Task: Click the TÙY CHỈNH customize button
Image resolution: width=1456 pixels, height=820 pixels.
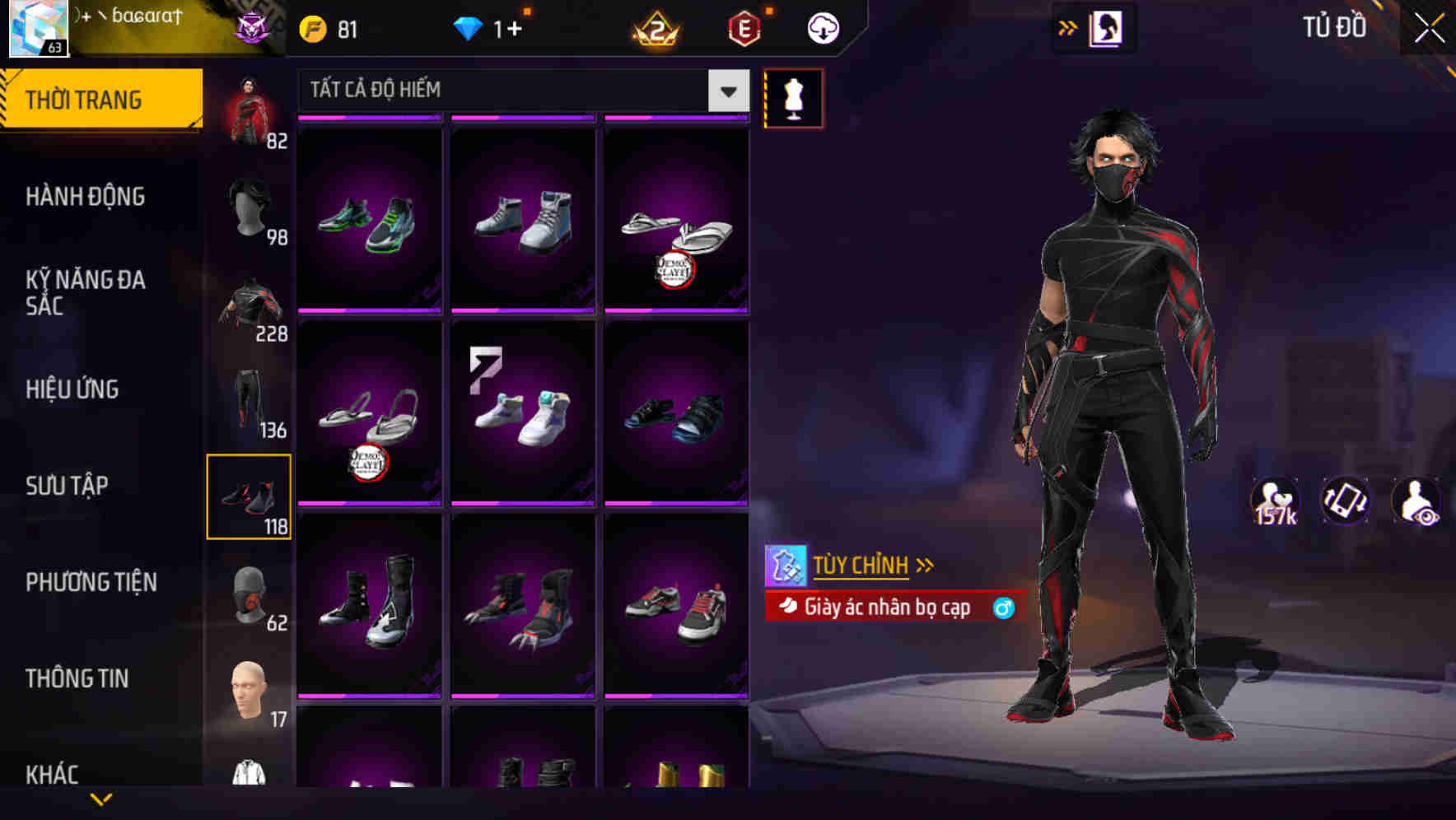Action: point(860,565)
